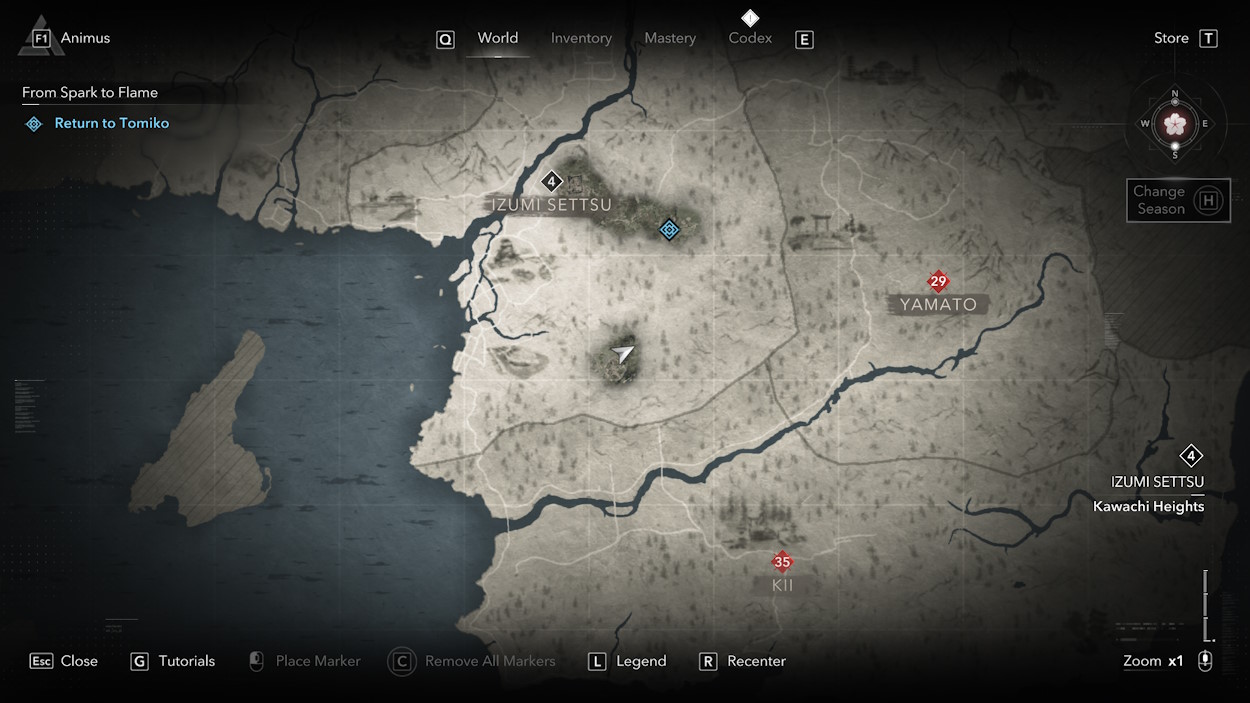Click the season compass emblem
Image resolution: width=1250 pixels, height=703 pixels.
[x=1175, y=124]
